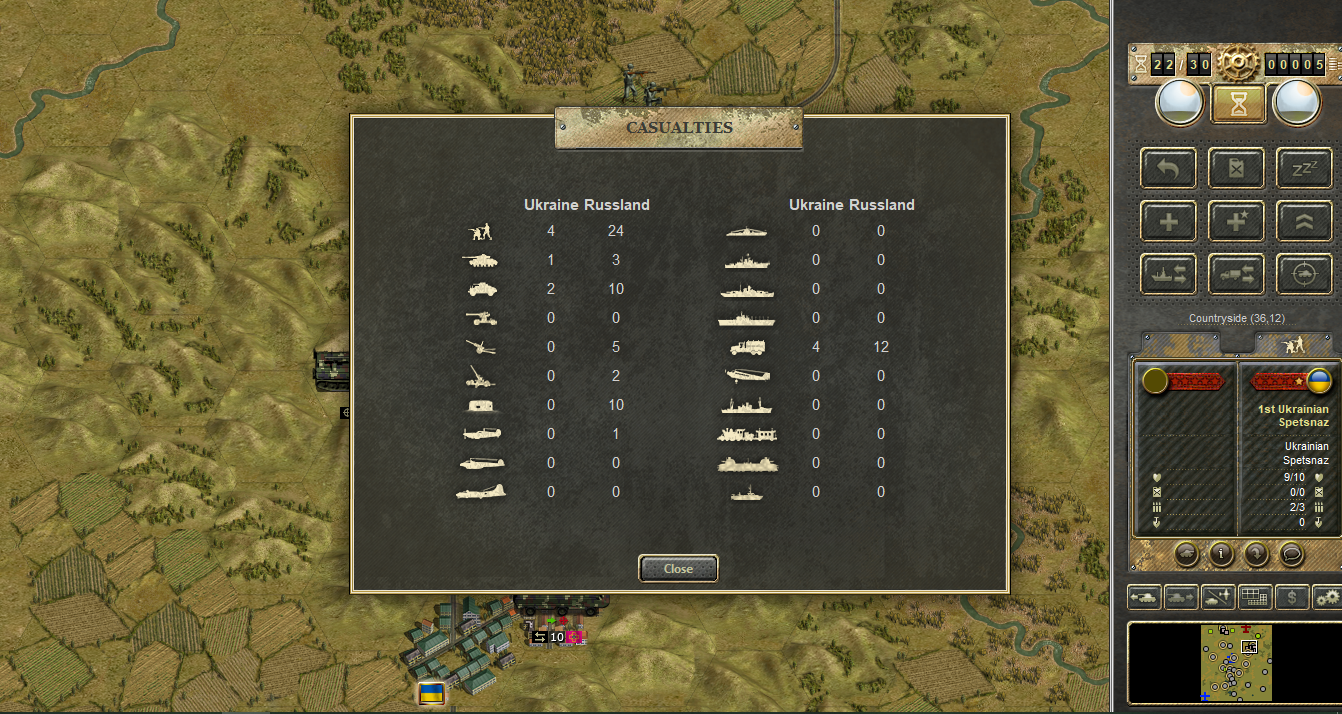Click the round curved arrow button
Viewport: 1342px width, 714px height.
click(1256, 552)
